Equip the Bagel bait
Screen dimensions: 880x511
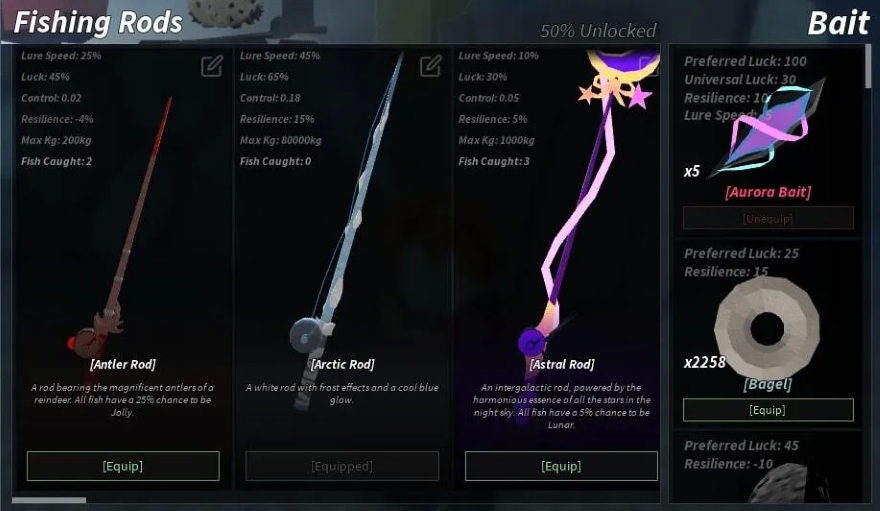coord(768,410)
